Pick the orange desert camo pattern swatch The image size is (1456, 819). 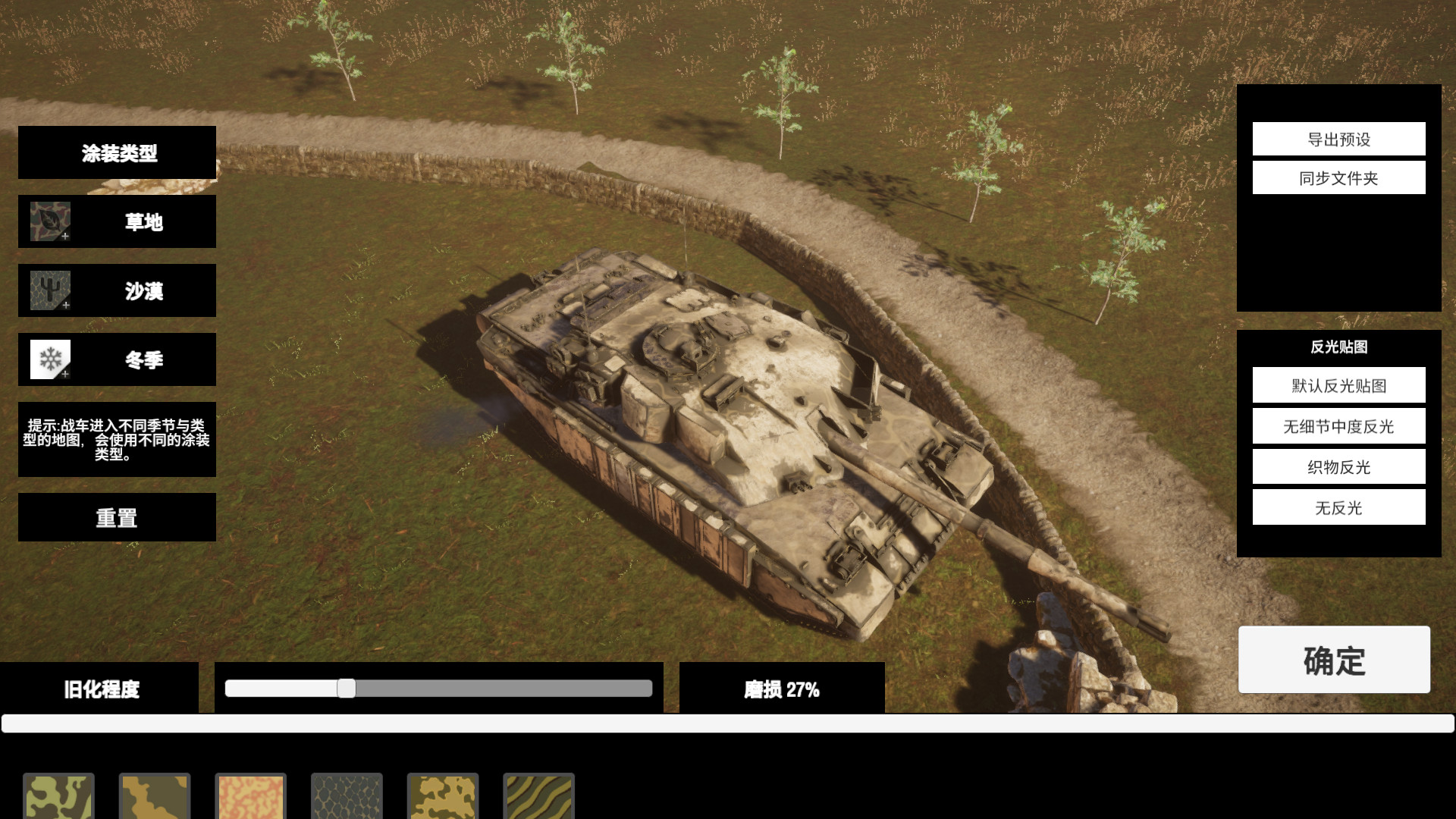coord(250,796)
